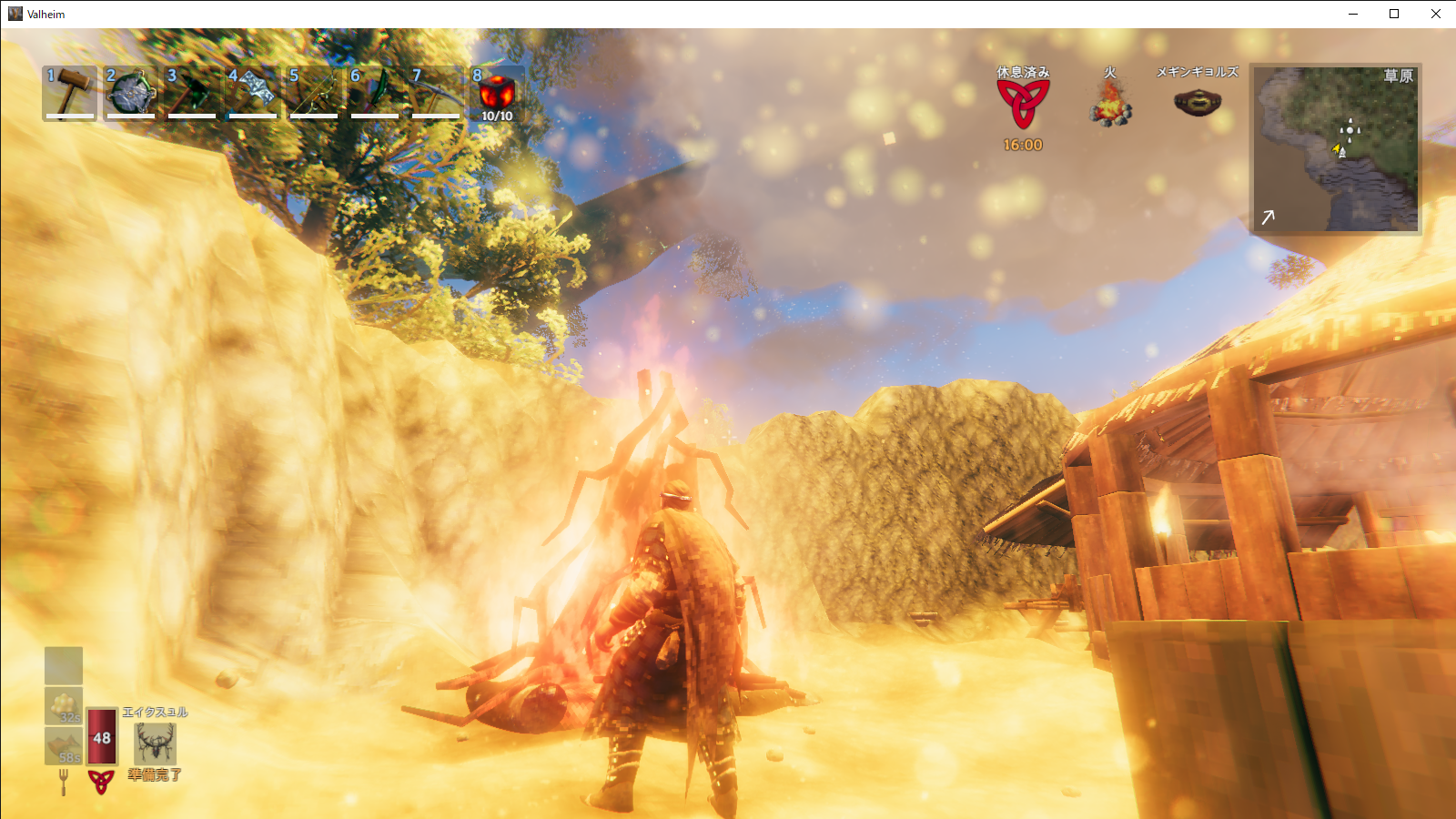
Task: Select the glowing red cube stack in slot 8
Action: 497,94
